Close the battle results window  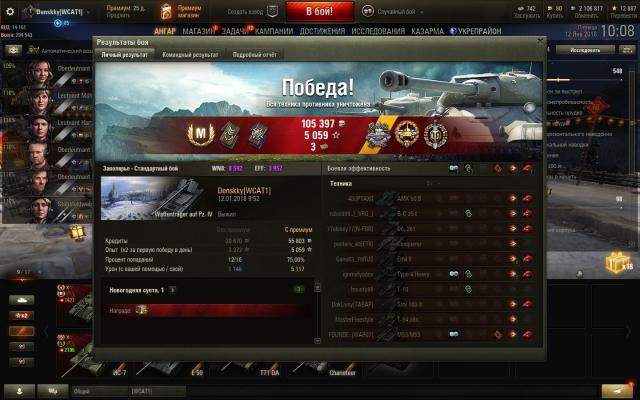click(541, 42)
